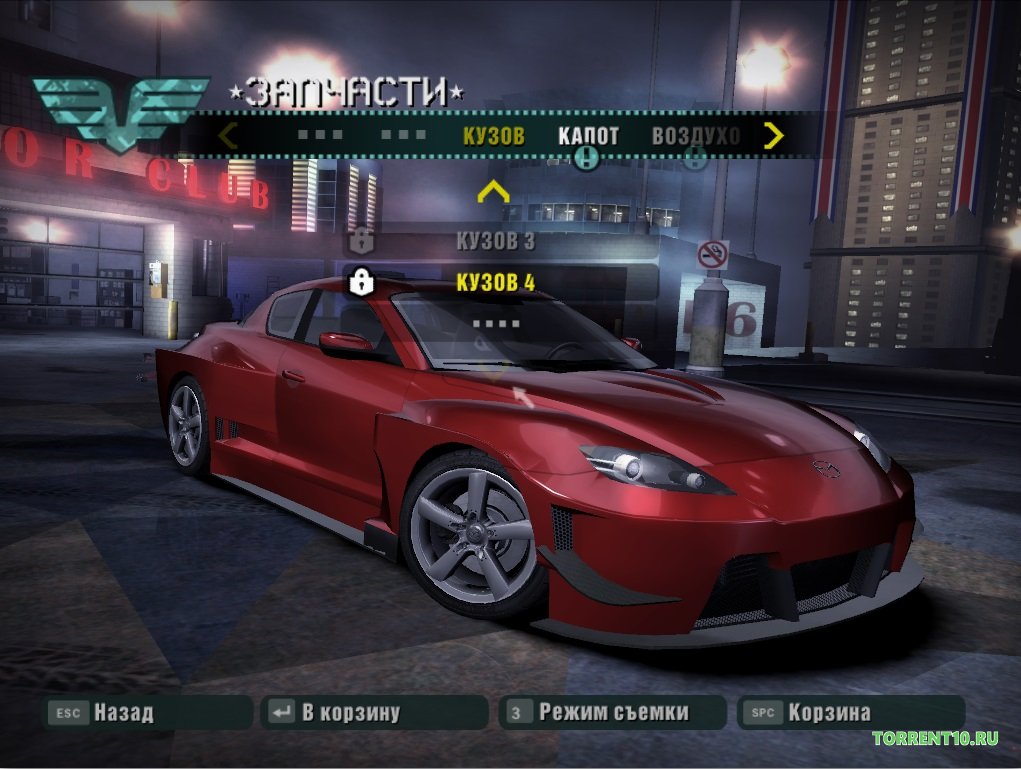Select the highlighted Кузов 4 entry
The image size is (1021, 769).
(495, 283)
